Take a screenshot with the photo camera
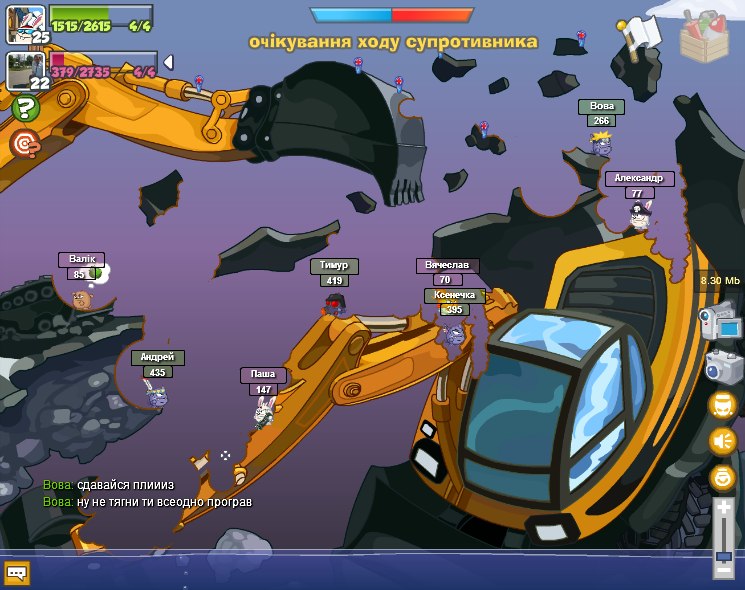This screenshot has height=590, width=745. click(x=722, y=366)
